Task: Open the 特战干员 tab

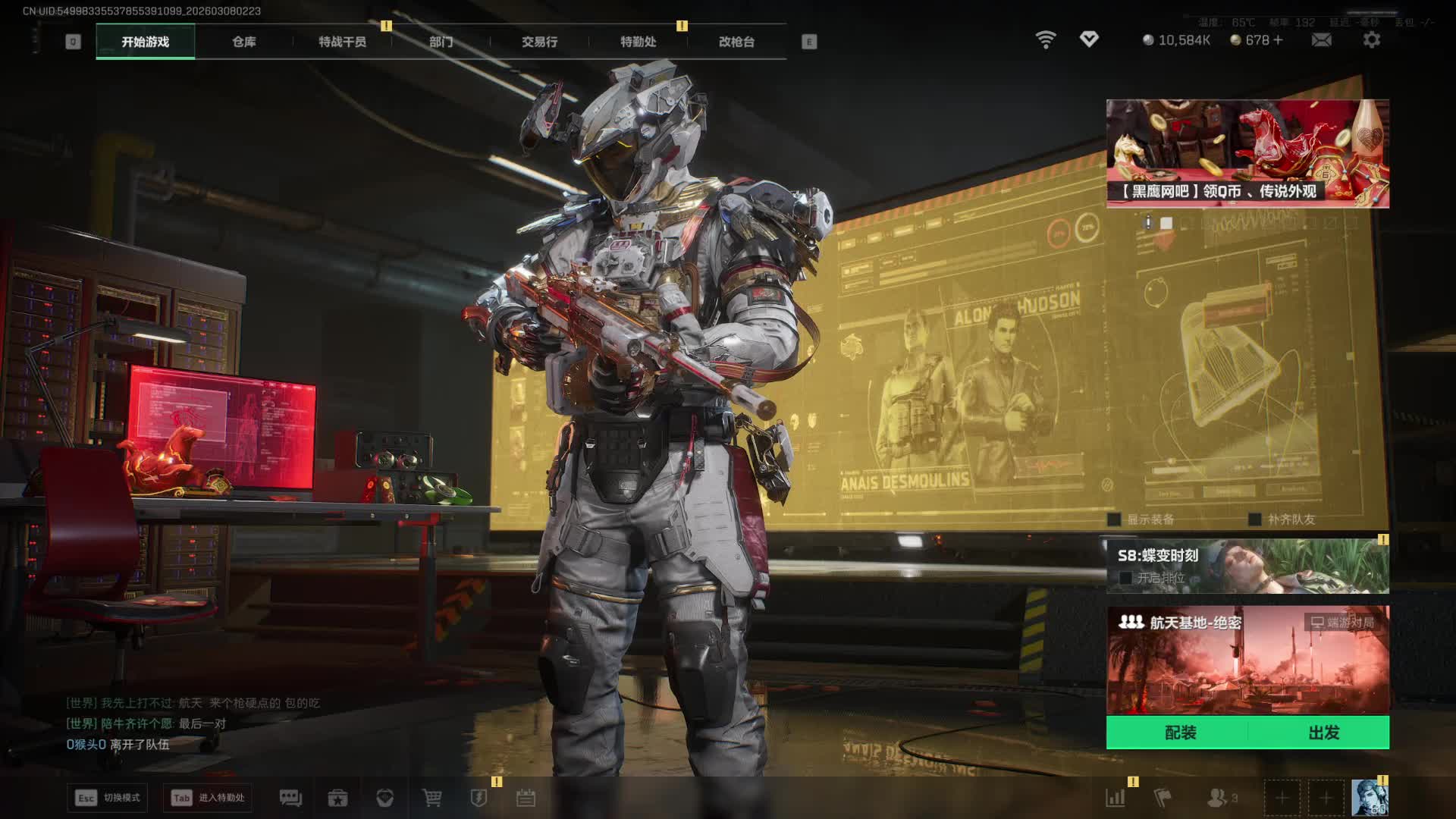Action: point(342,42)
